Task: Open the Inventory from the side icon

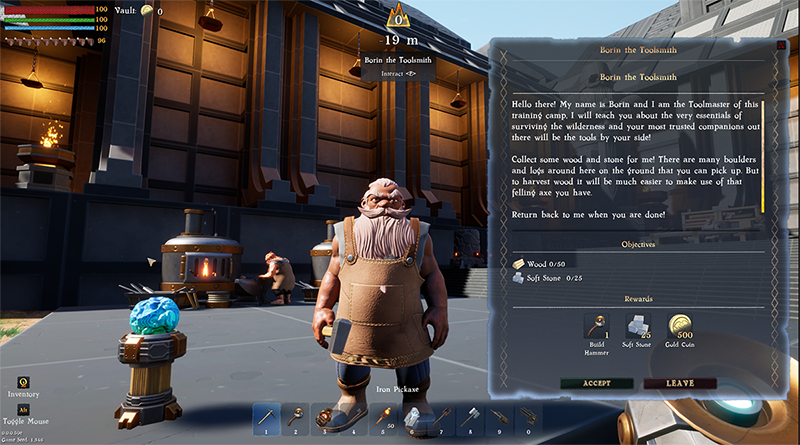Action: [22, 380]
